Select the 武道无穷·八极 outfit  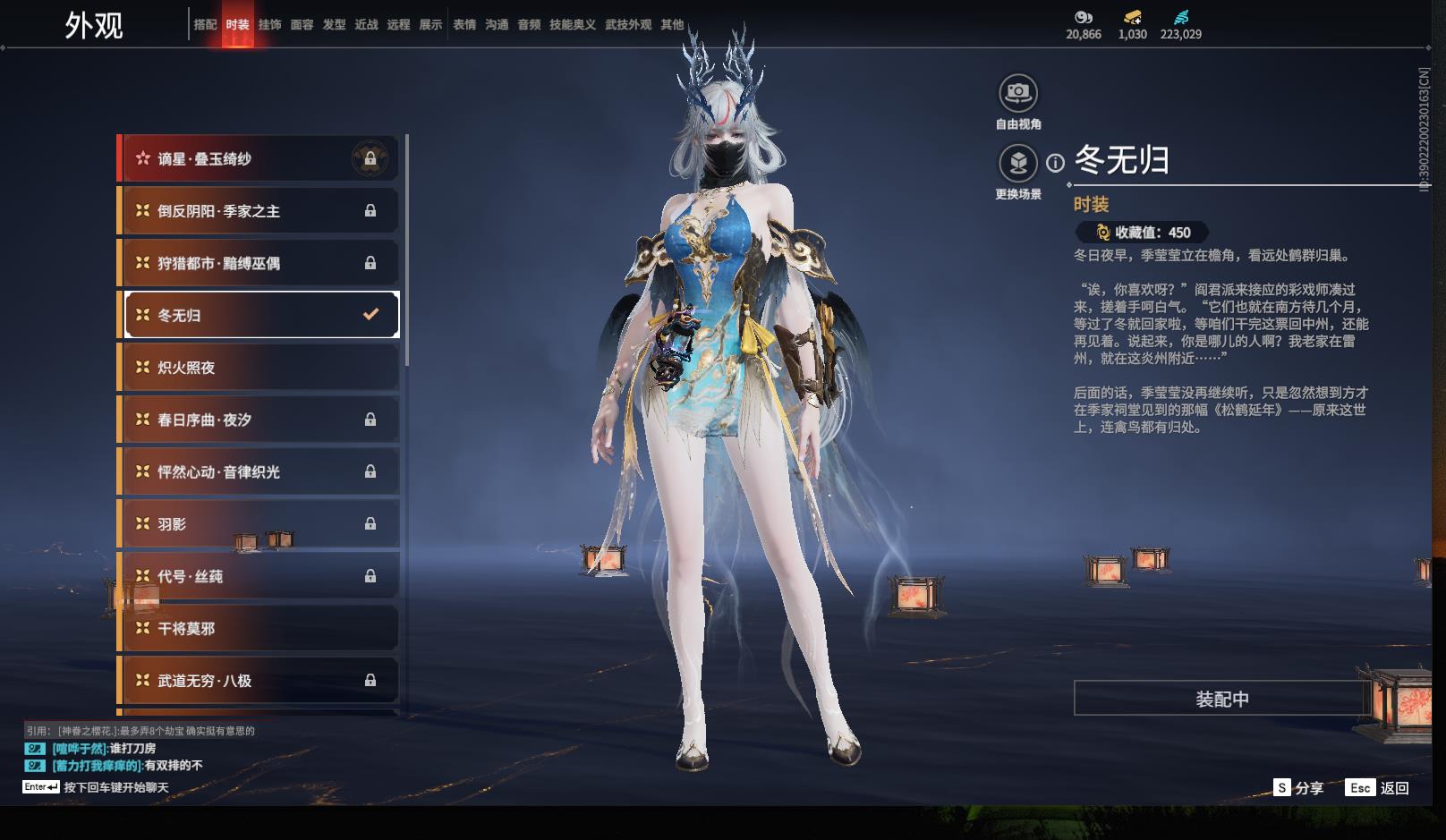click(259, 681)
